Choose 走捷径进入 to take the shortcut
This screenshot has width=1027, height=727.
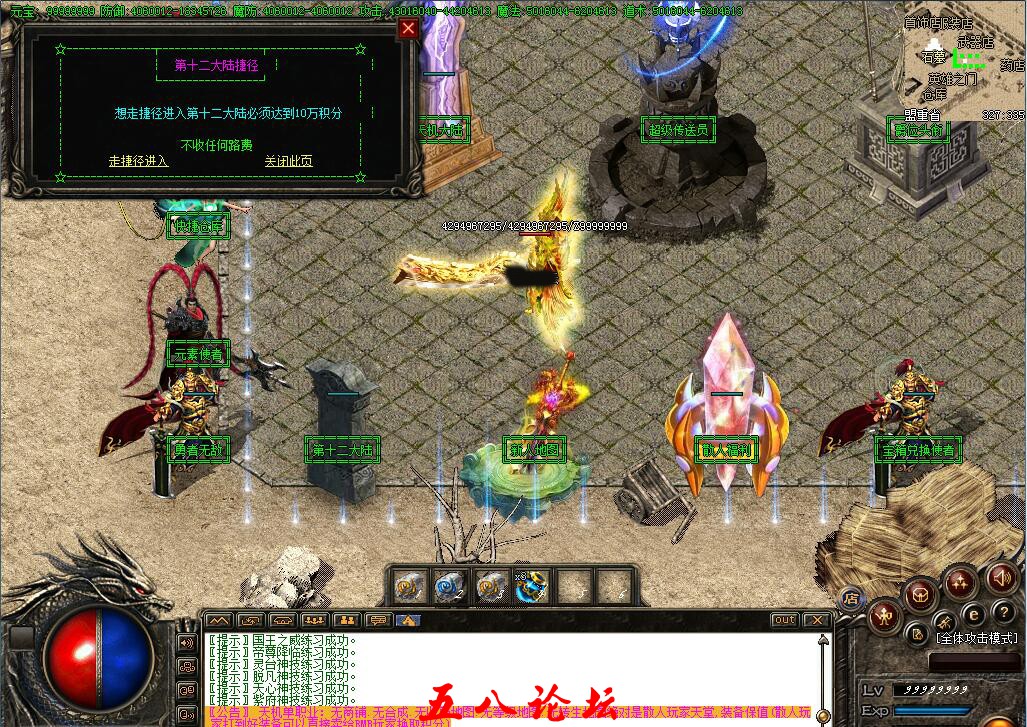[138, 161]
